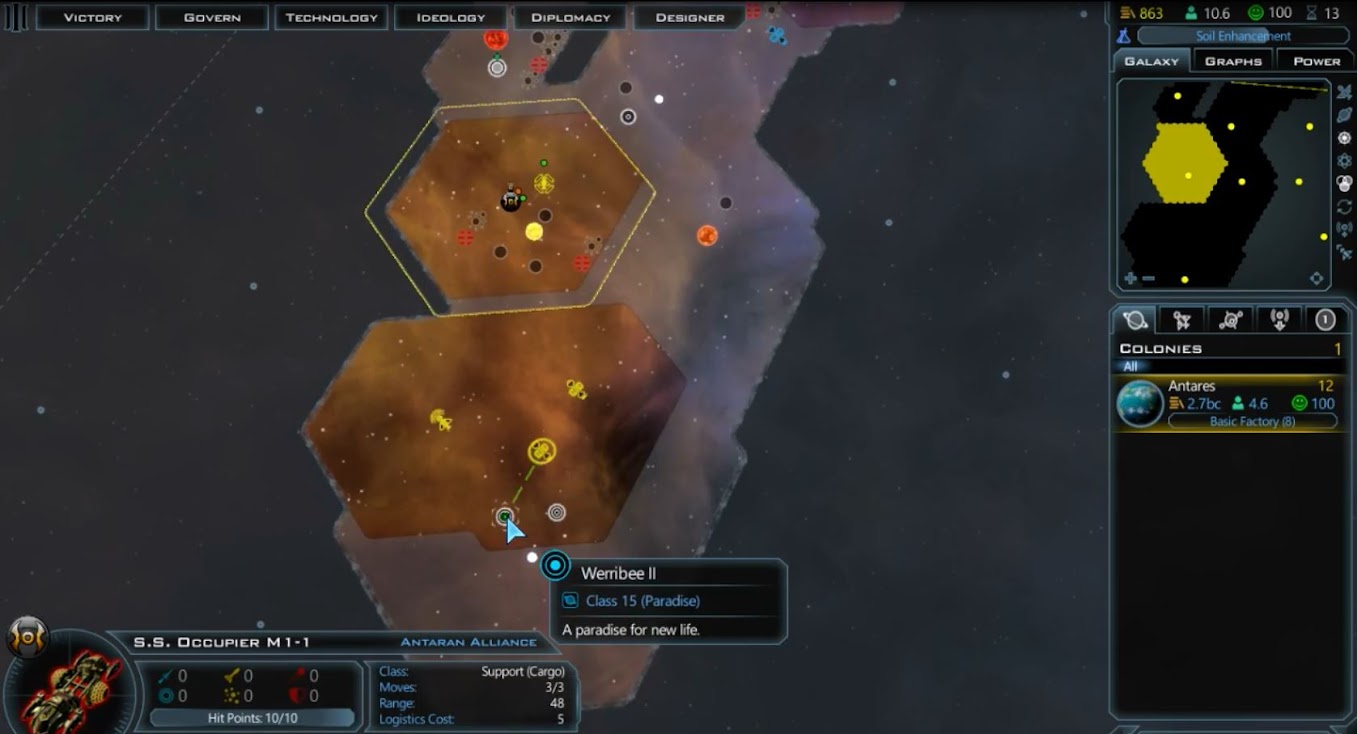Open the Victory menu
The height and width of the screenshot is (734, 1357).
(x=92, y=17)
